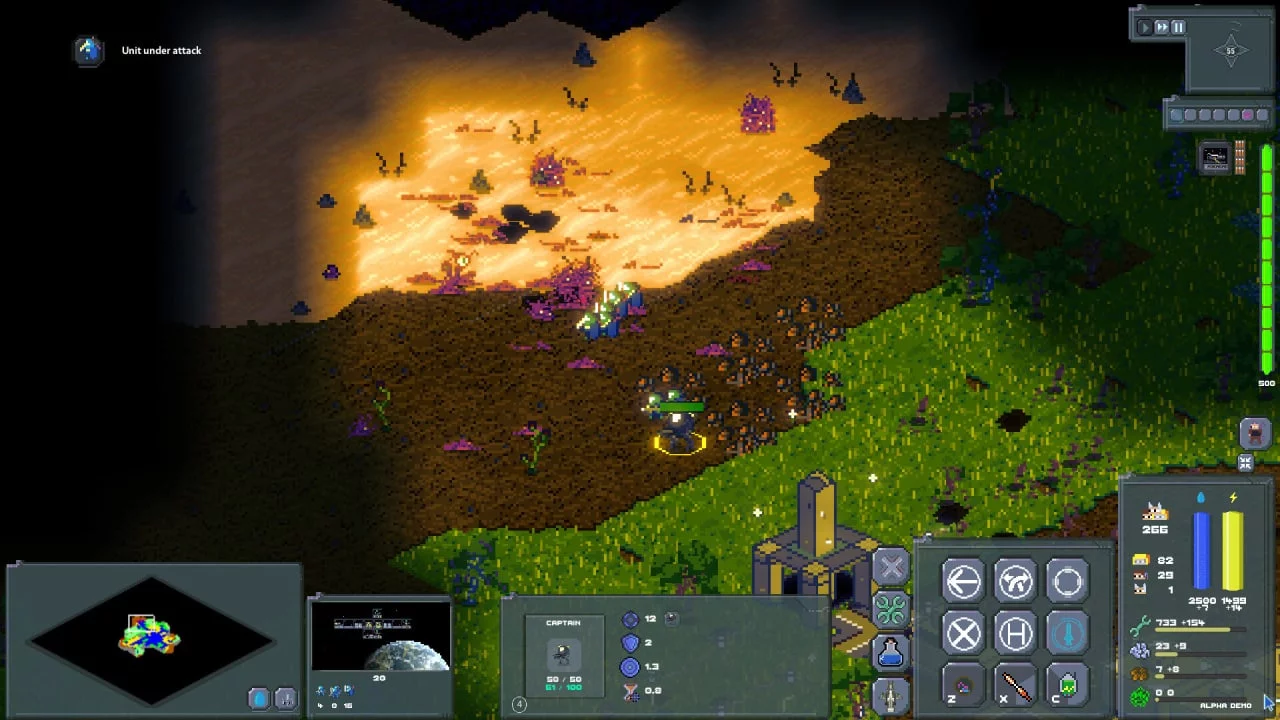The width and height of the screenshot is (1280, 720).
Task: Click the circled H hold command
Action: [x=1015, y=634]
